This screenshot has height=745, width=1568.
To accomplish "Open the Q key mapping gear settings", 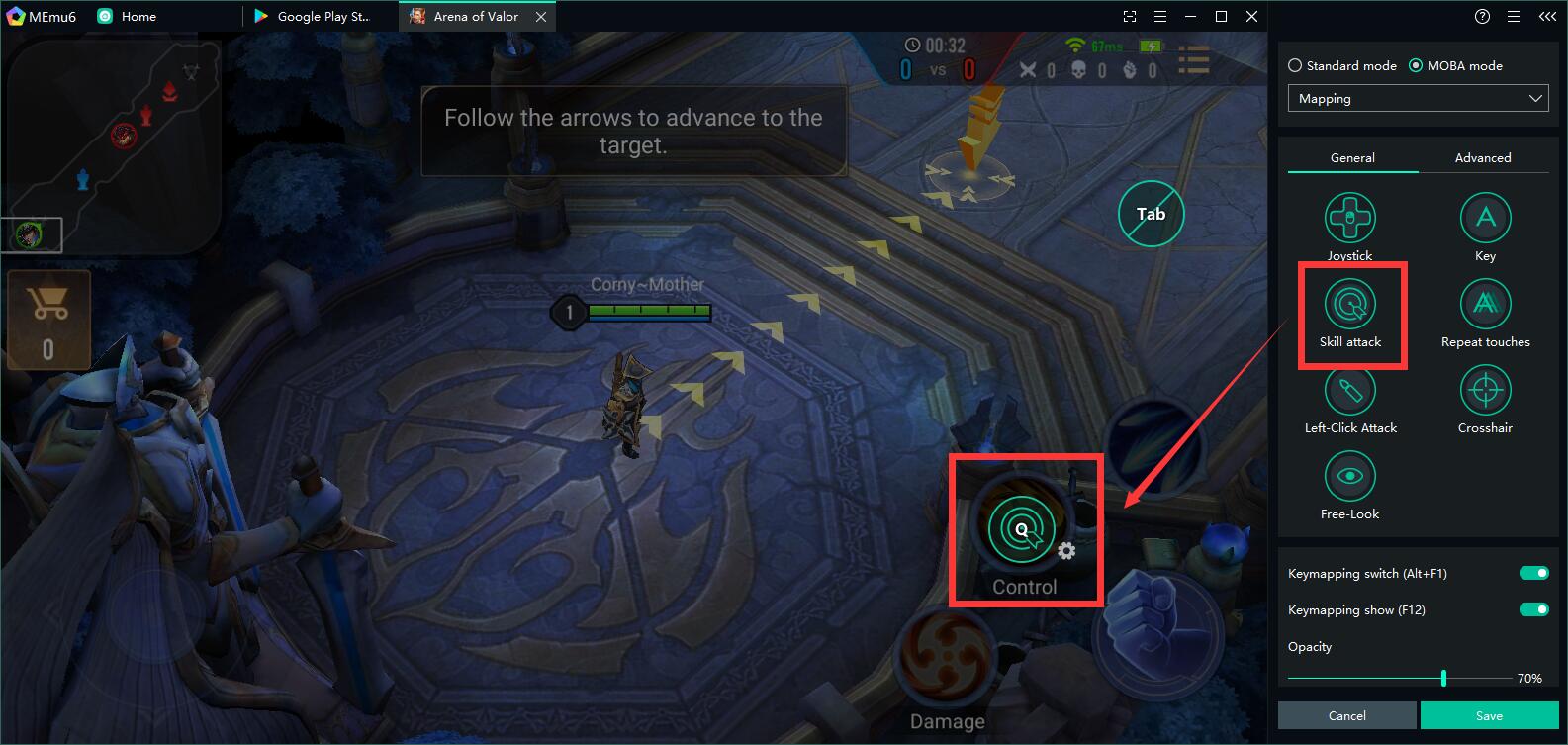I will [1066, 551].
